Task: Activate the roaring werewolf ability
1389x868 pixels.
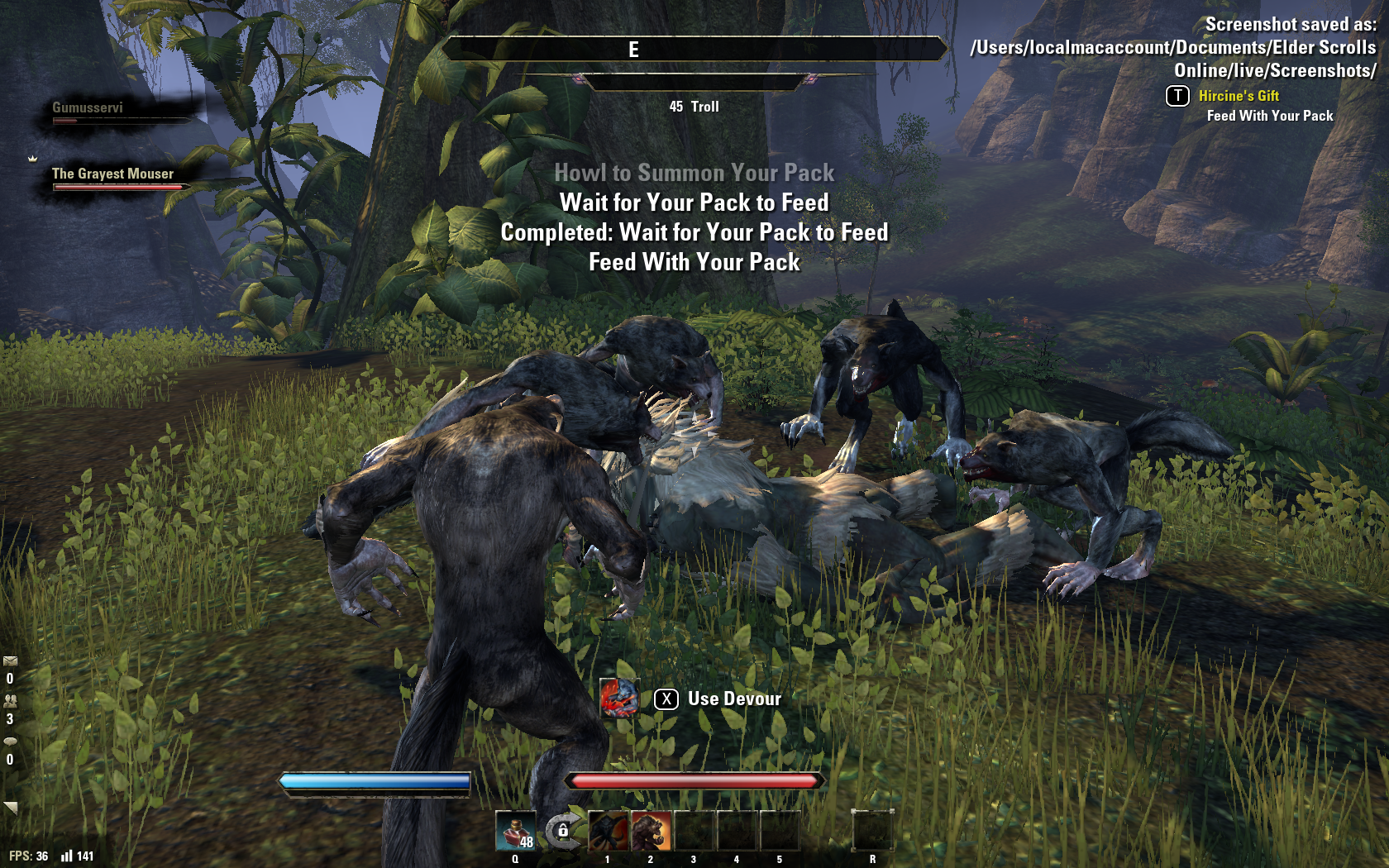Action: coord(652,831)
